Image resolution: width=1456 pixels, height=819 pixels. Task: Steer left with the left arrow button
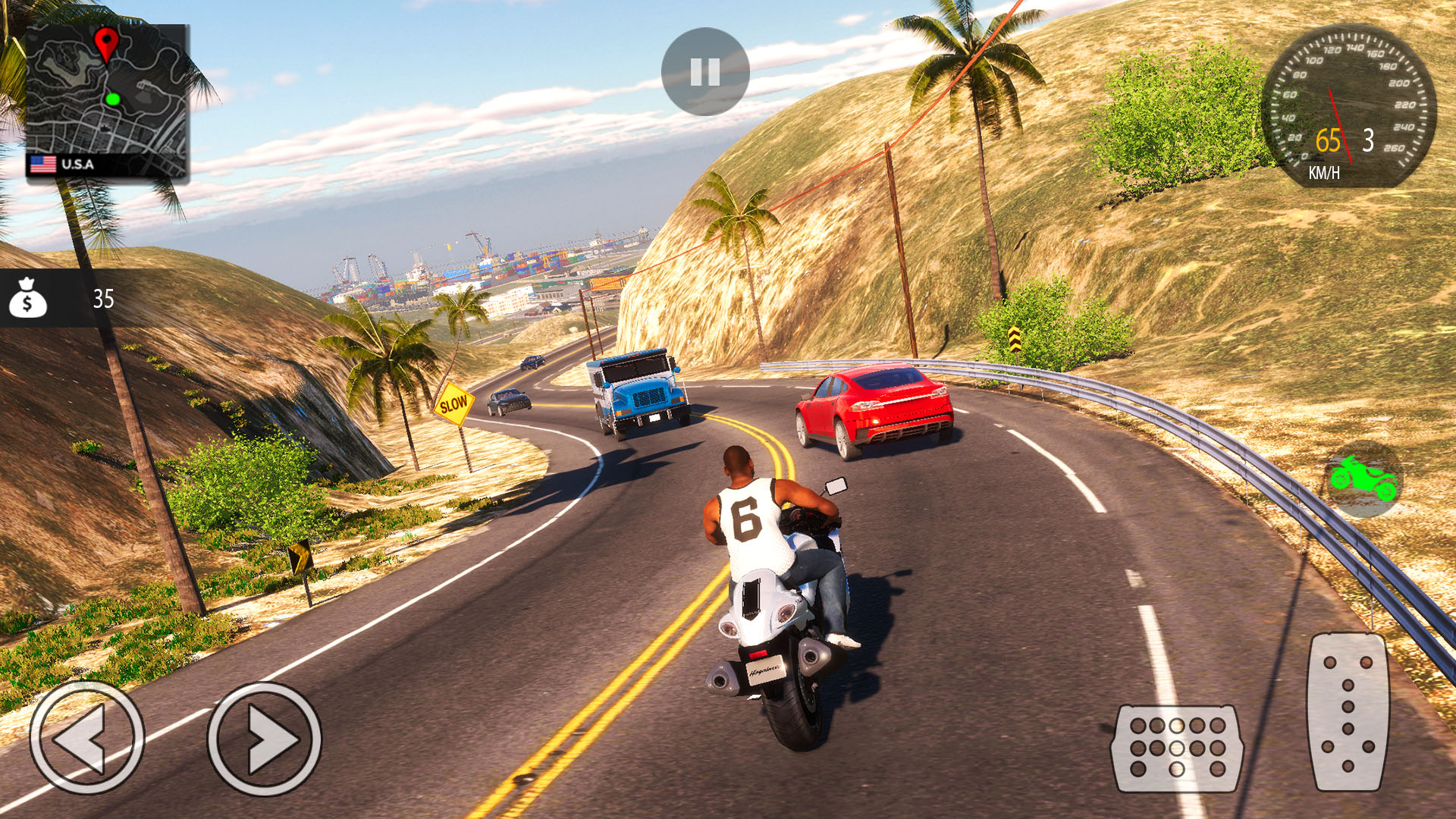(87, 738)
